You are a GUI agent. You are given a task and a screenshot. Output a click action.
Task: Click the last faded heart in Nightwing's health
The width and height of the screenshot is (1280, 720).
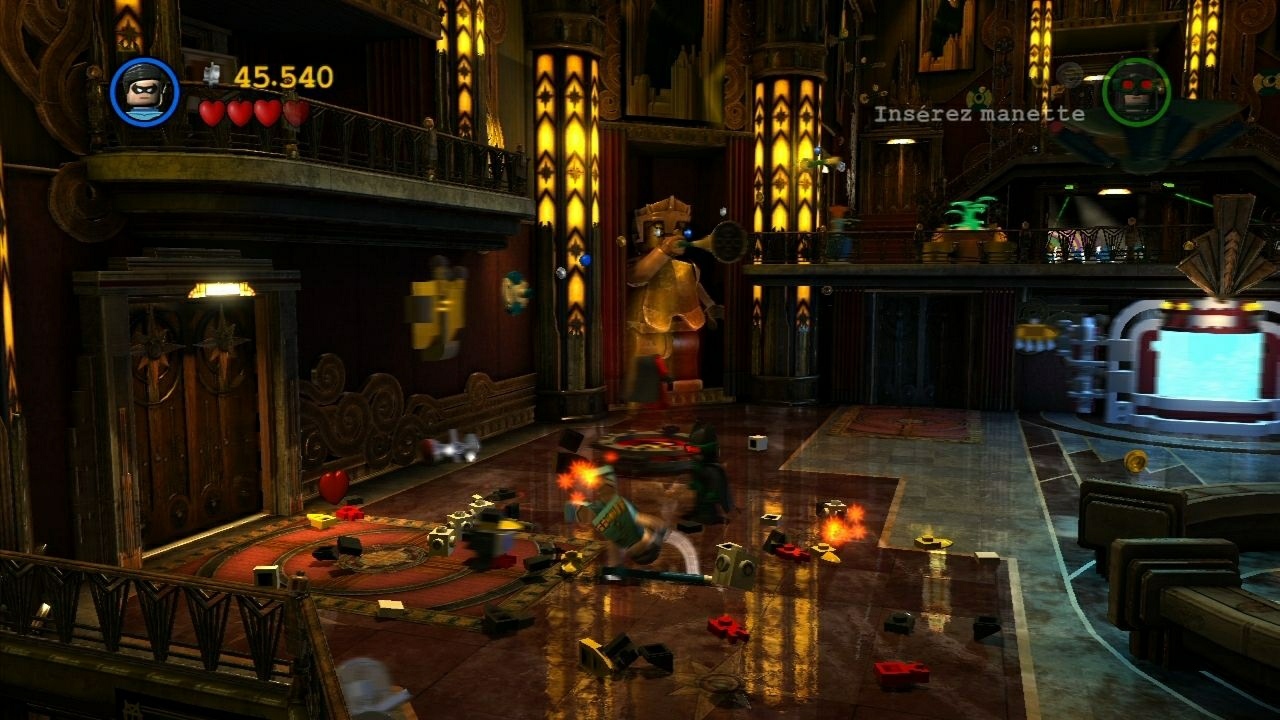tap(296, 113)
